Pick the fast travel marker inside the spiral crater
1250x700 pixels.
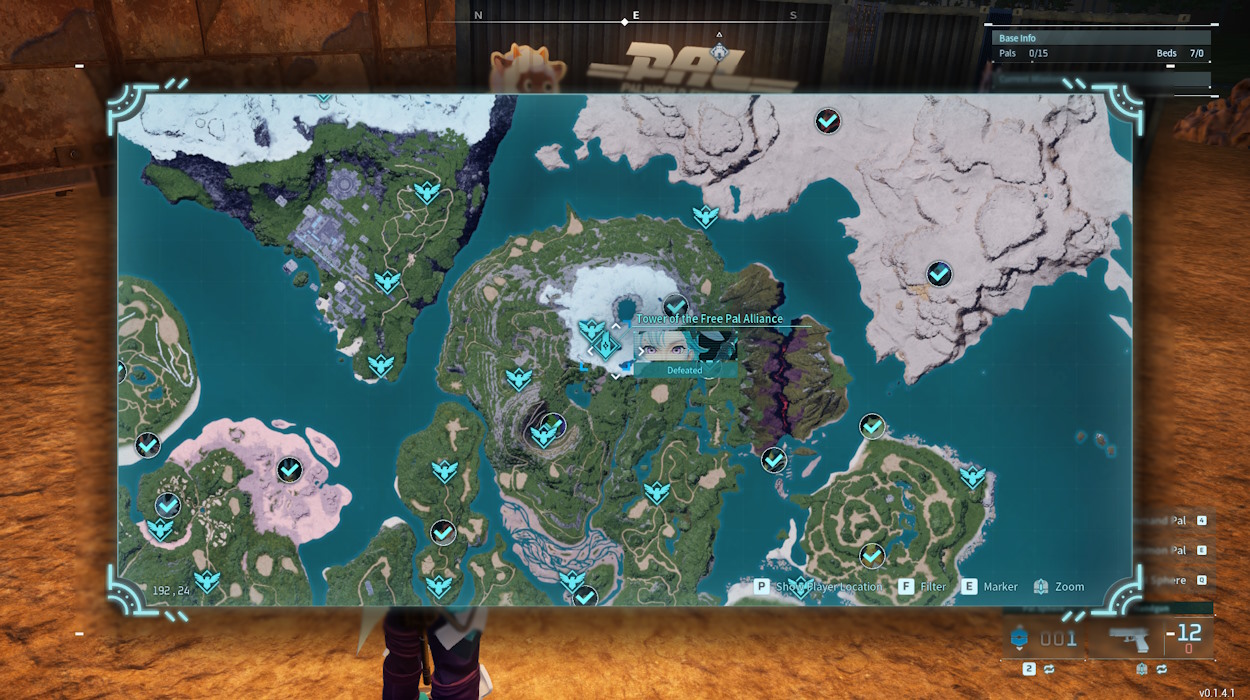pos(543,435)
